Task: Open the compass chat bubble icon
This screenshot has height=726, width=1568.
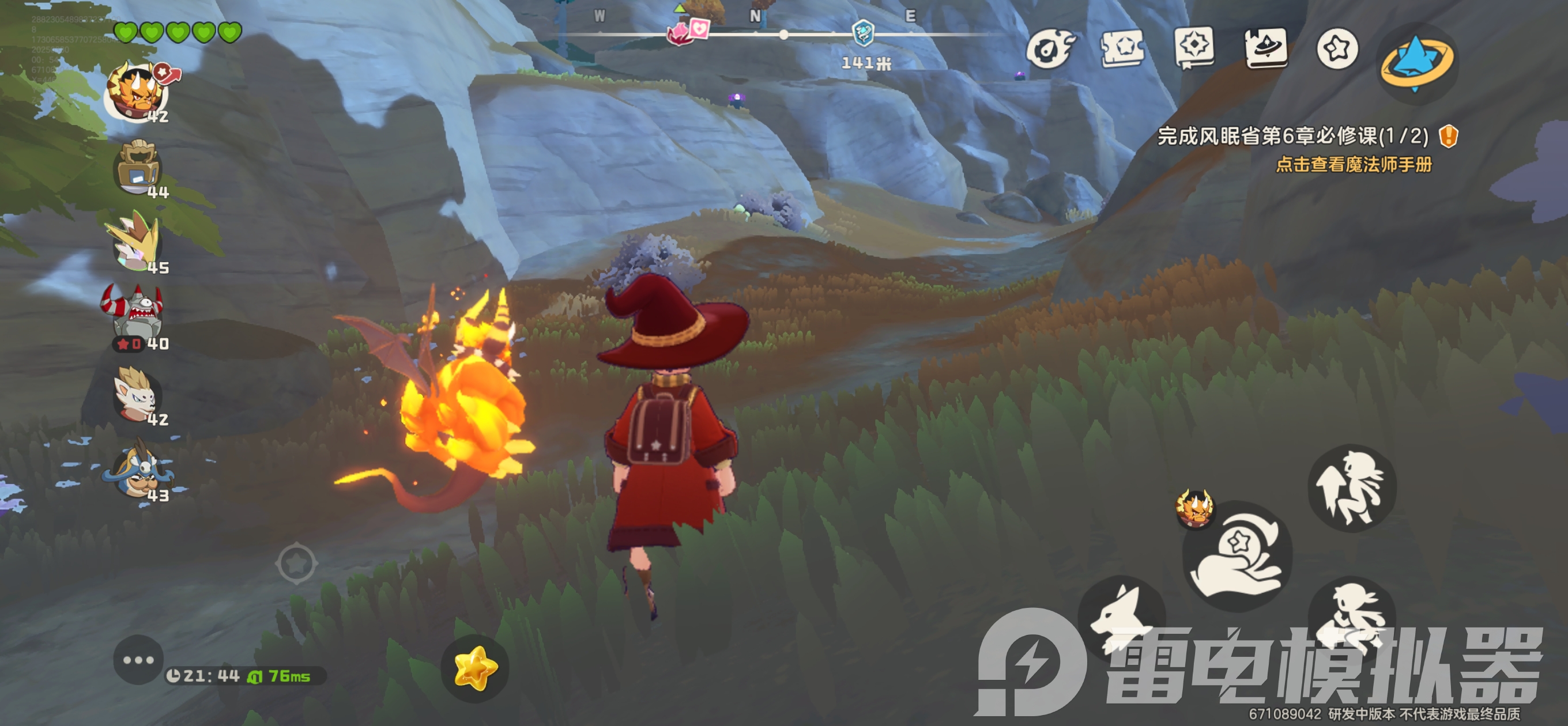Action: tap(1194, 47)
